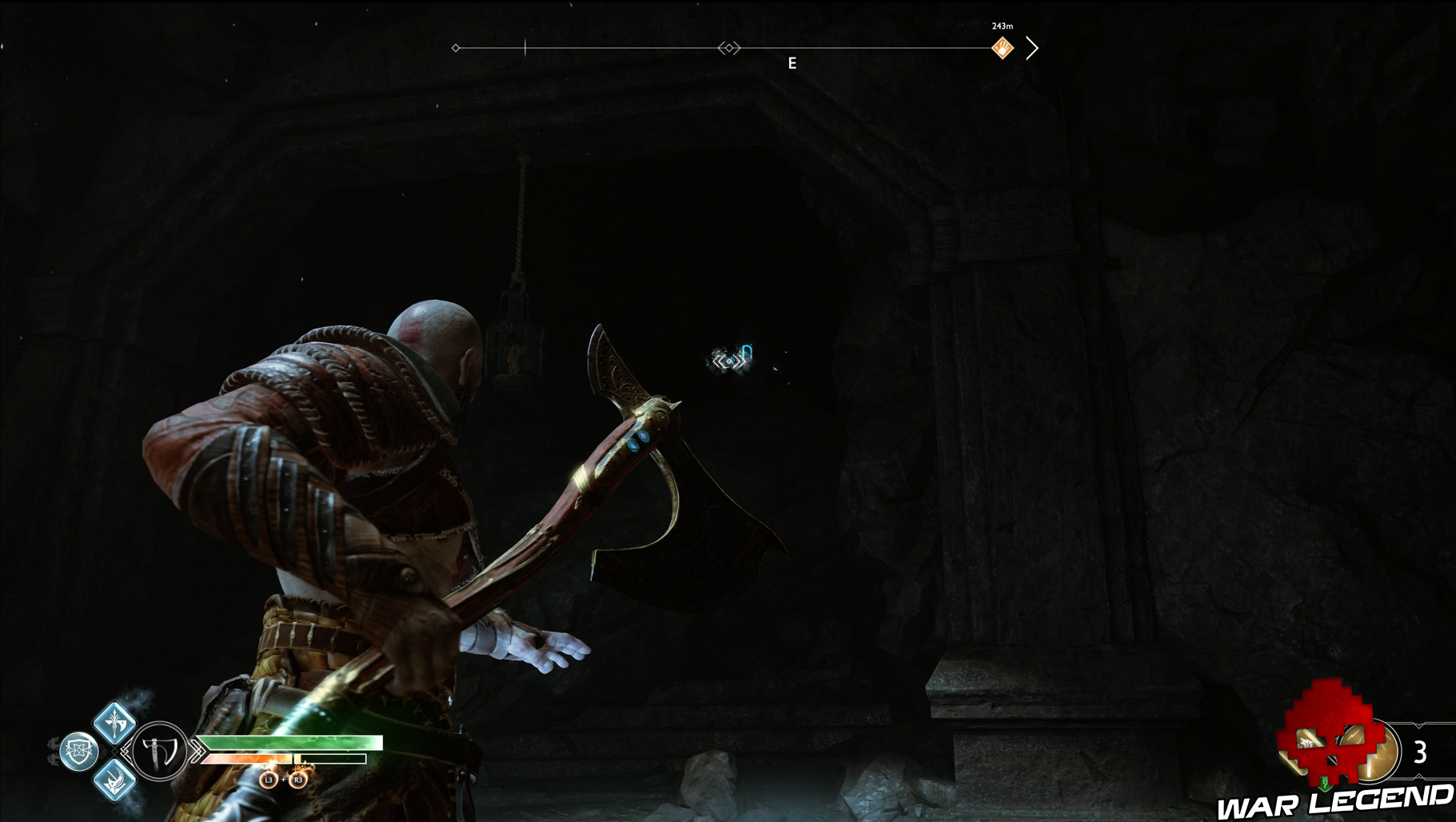The height and width of the screenshot is (822, 1456).
Task: Click the diamond marker at the compass left end
Action: click(x=455, y=47)
